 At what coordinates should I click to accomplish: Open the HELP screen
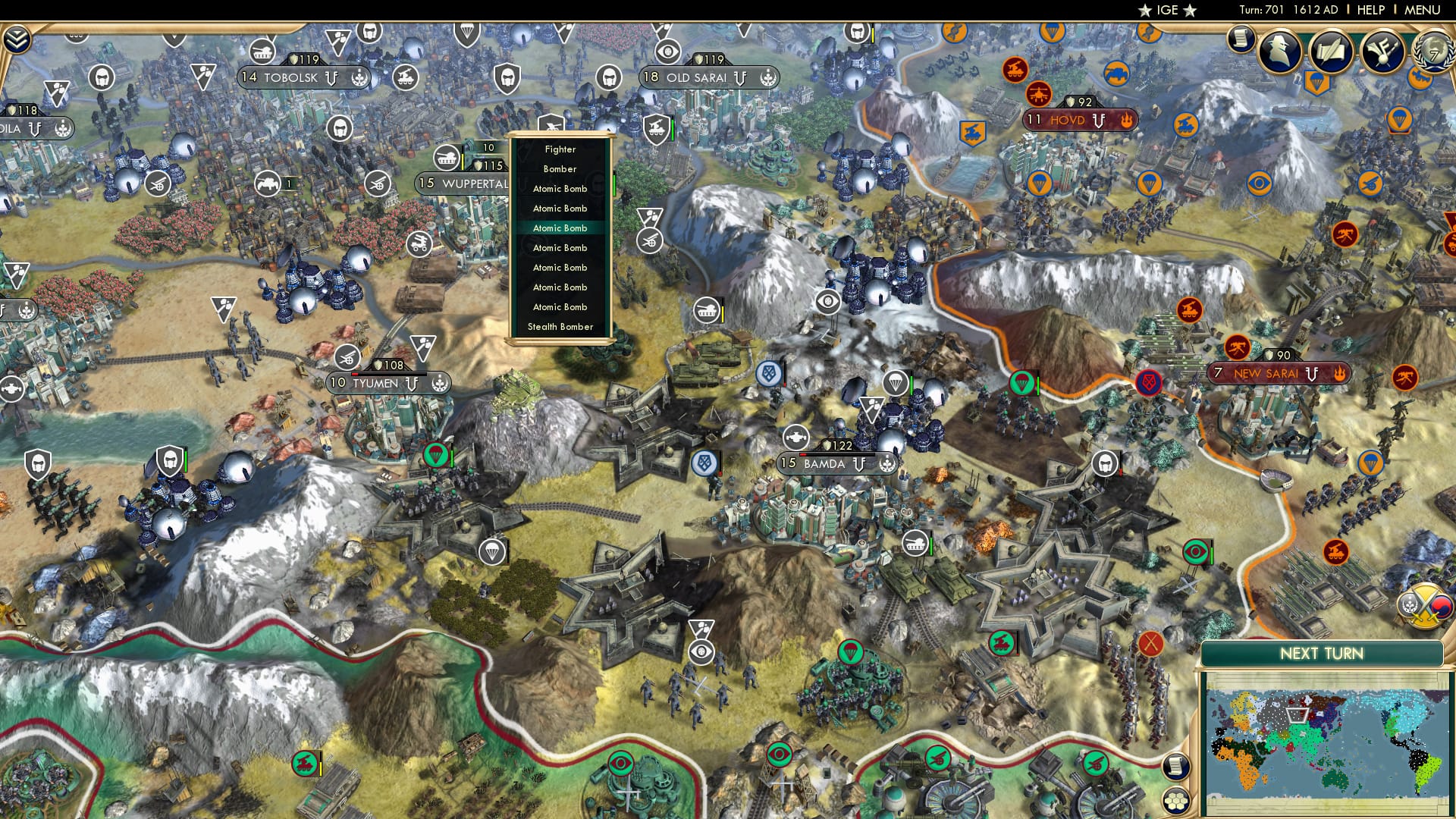[x=1373, y=9]
